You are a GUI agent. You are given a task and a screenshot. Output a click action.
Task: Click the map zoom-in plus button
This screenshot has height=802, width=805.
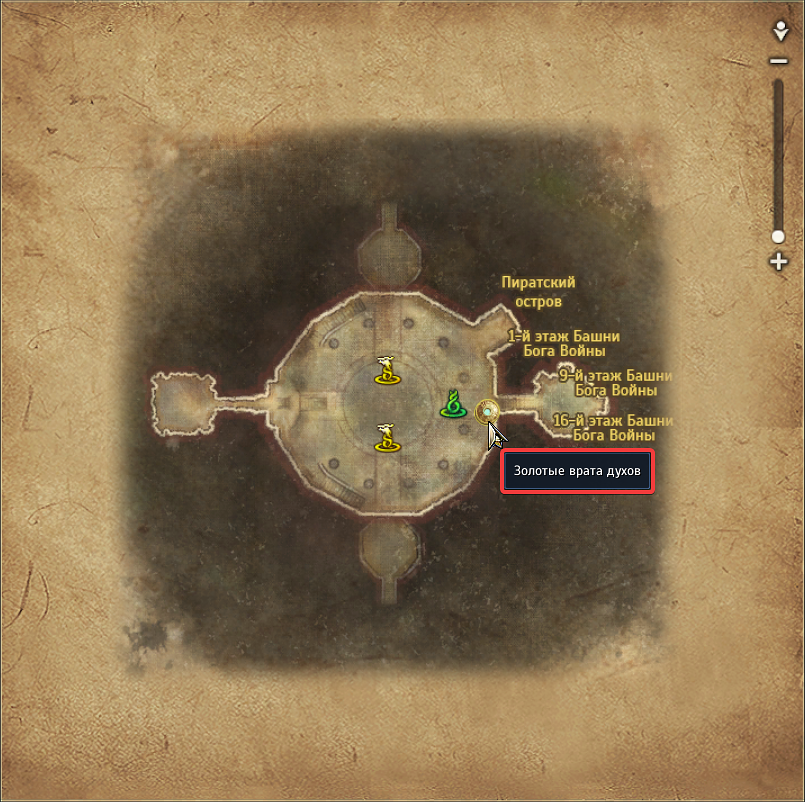(779, 262)
